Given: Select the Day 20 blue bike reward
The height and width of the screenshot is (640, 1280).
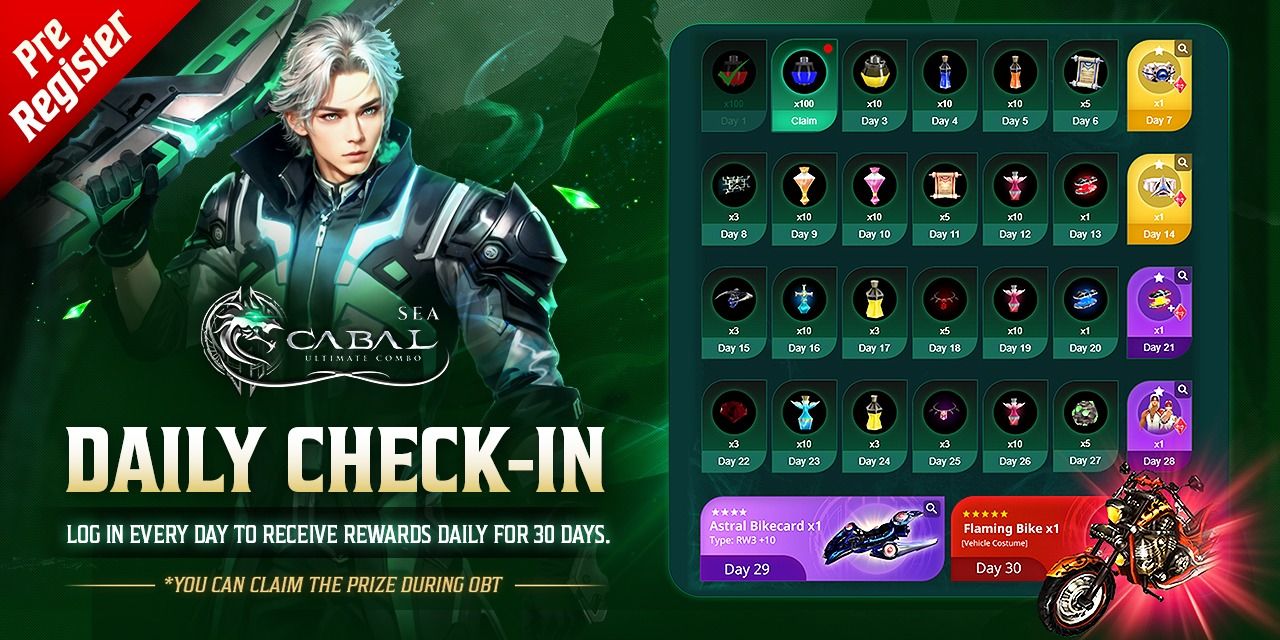Looking at the screenshot, I should pos(1085,312).
